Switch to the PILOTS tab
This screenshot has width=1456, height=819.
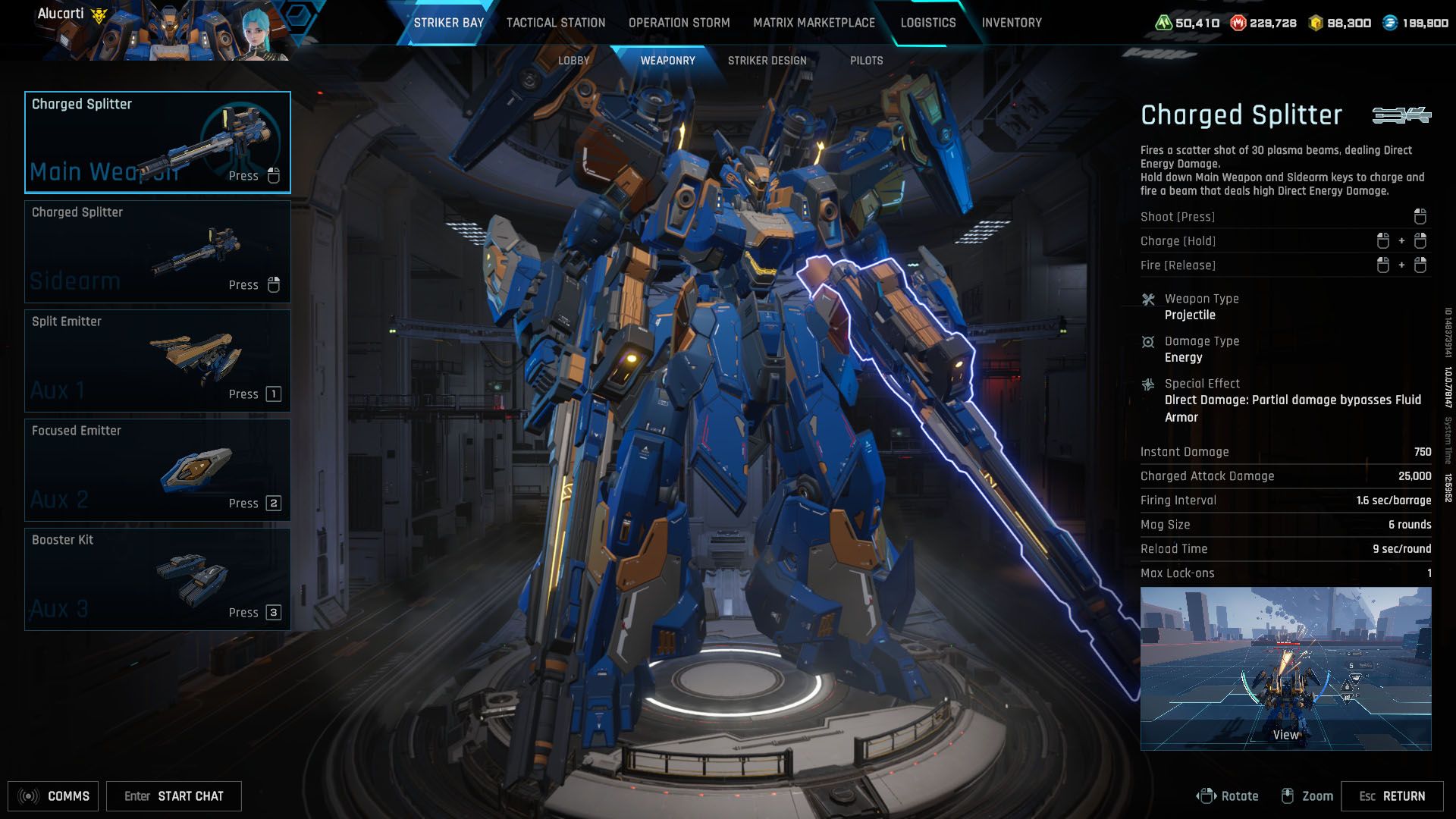[x=866, y=60]
